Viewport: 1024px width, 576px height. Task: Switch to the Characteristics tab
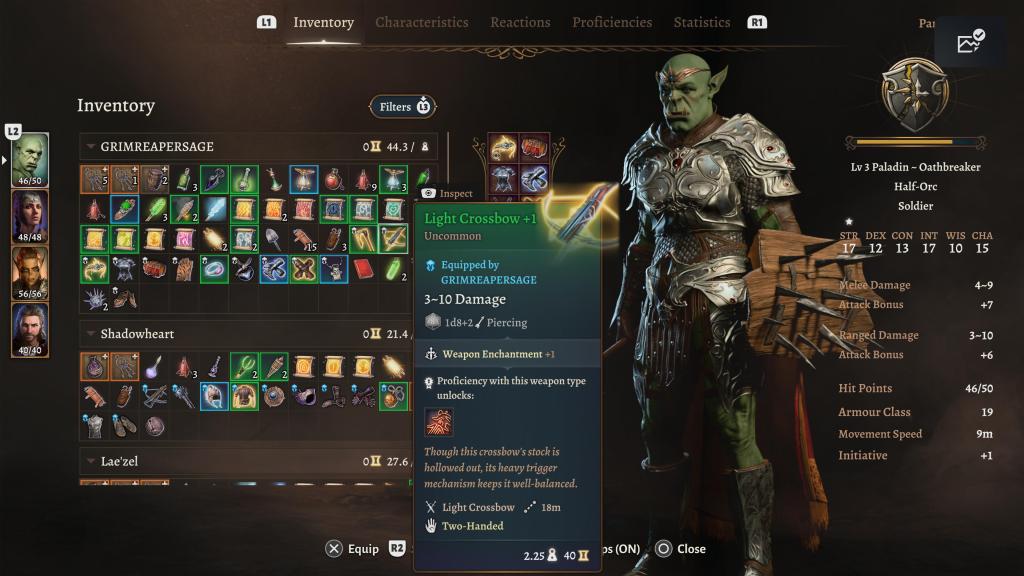pyautogui.click(x=421, y=22)
